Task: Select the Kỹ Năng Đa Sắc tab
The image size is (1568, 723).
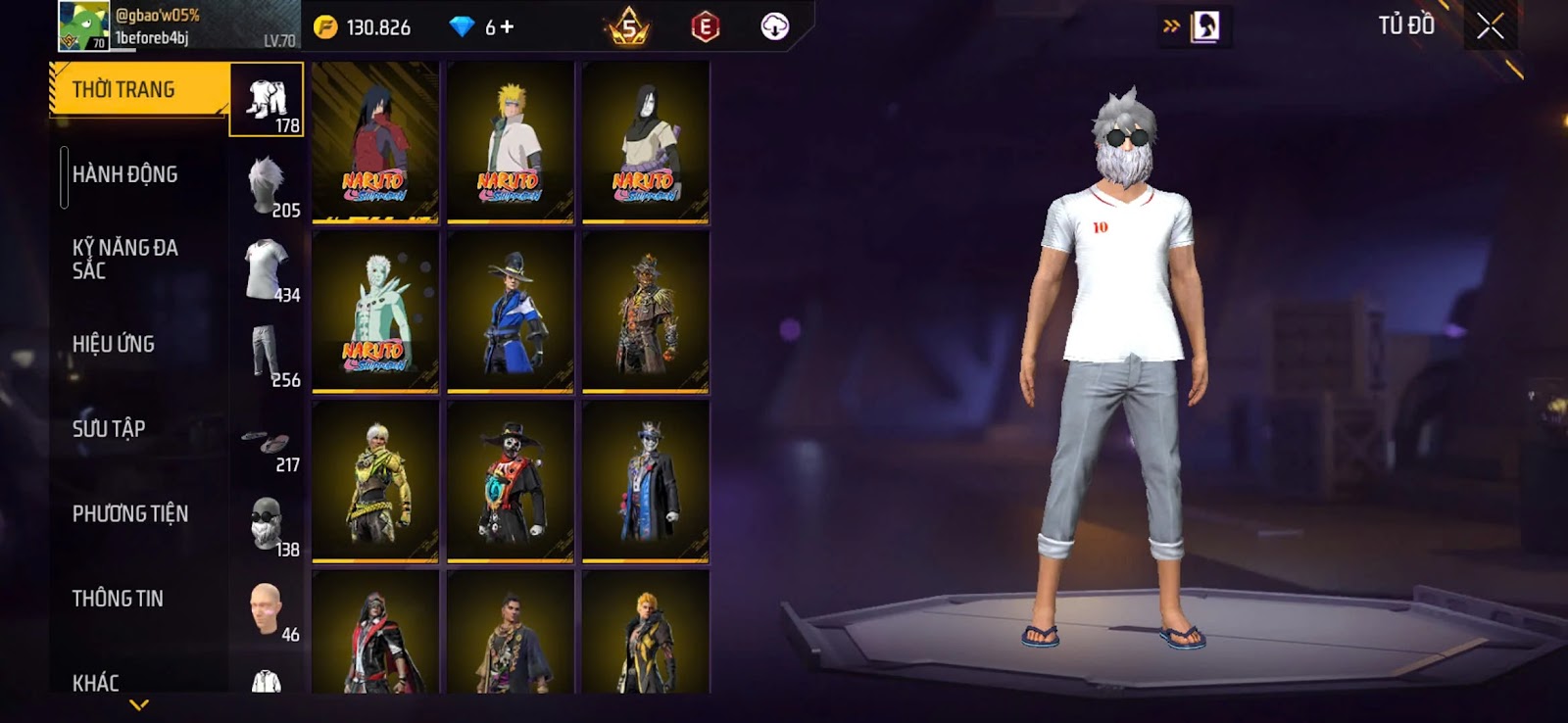Action: click(x=124, y=259)
